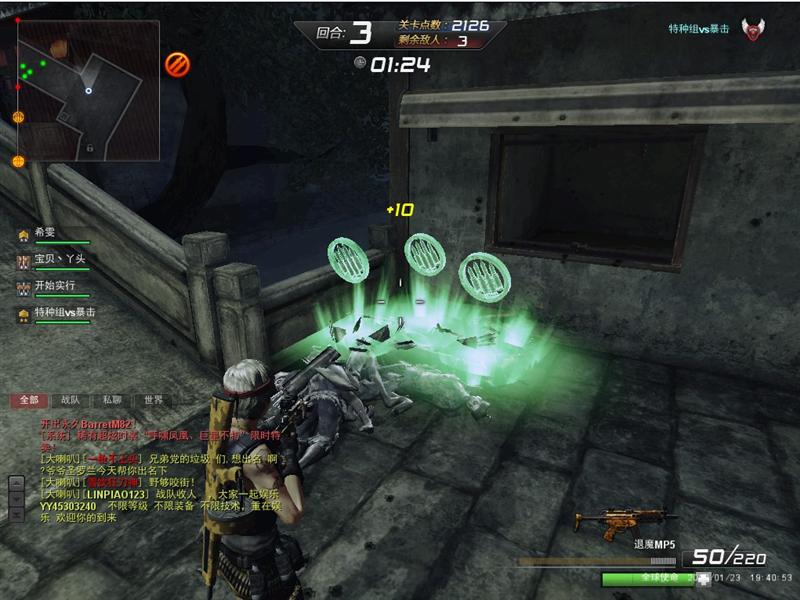Show the 世界 chat tab
Viewport: 800px width, 600px height.
coord(152,400)
